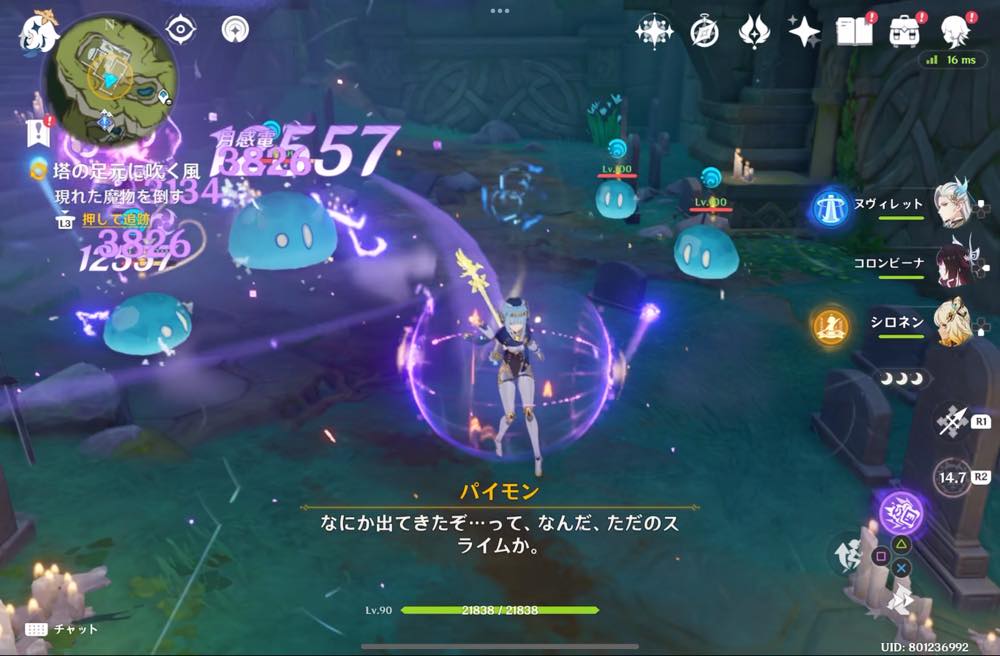Open the winged battle pass icon

click(x=753, y=32)
